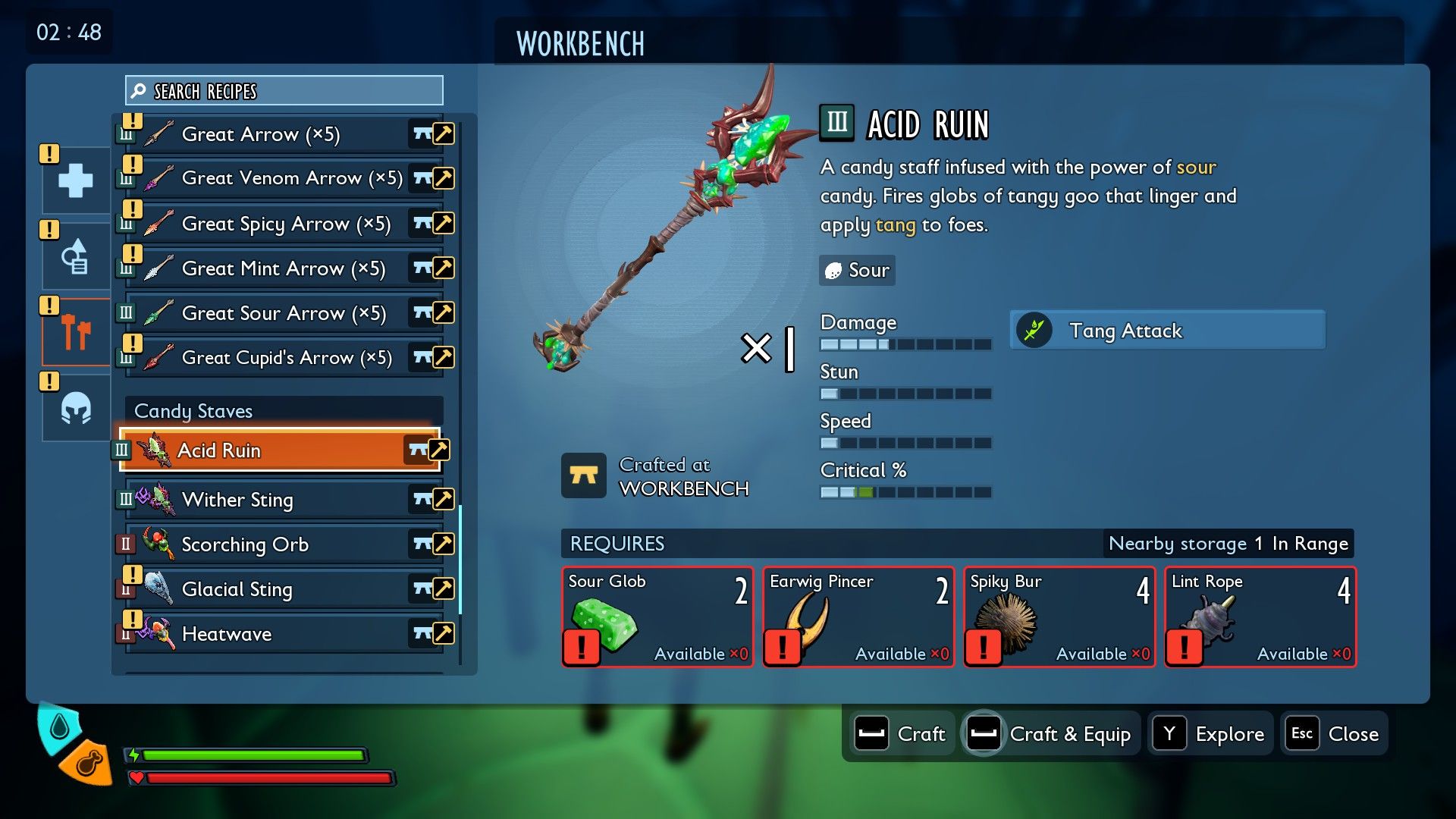Select Great Spicy Arrow recipe
This screenshot has height=819, width=1456.
284,224
